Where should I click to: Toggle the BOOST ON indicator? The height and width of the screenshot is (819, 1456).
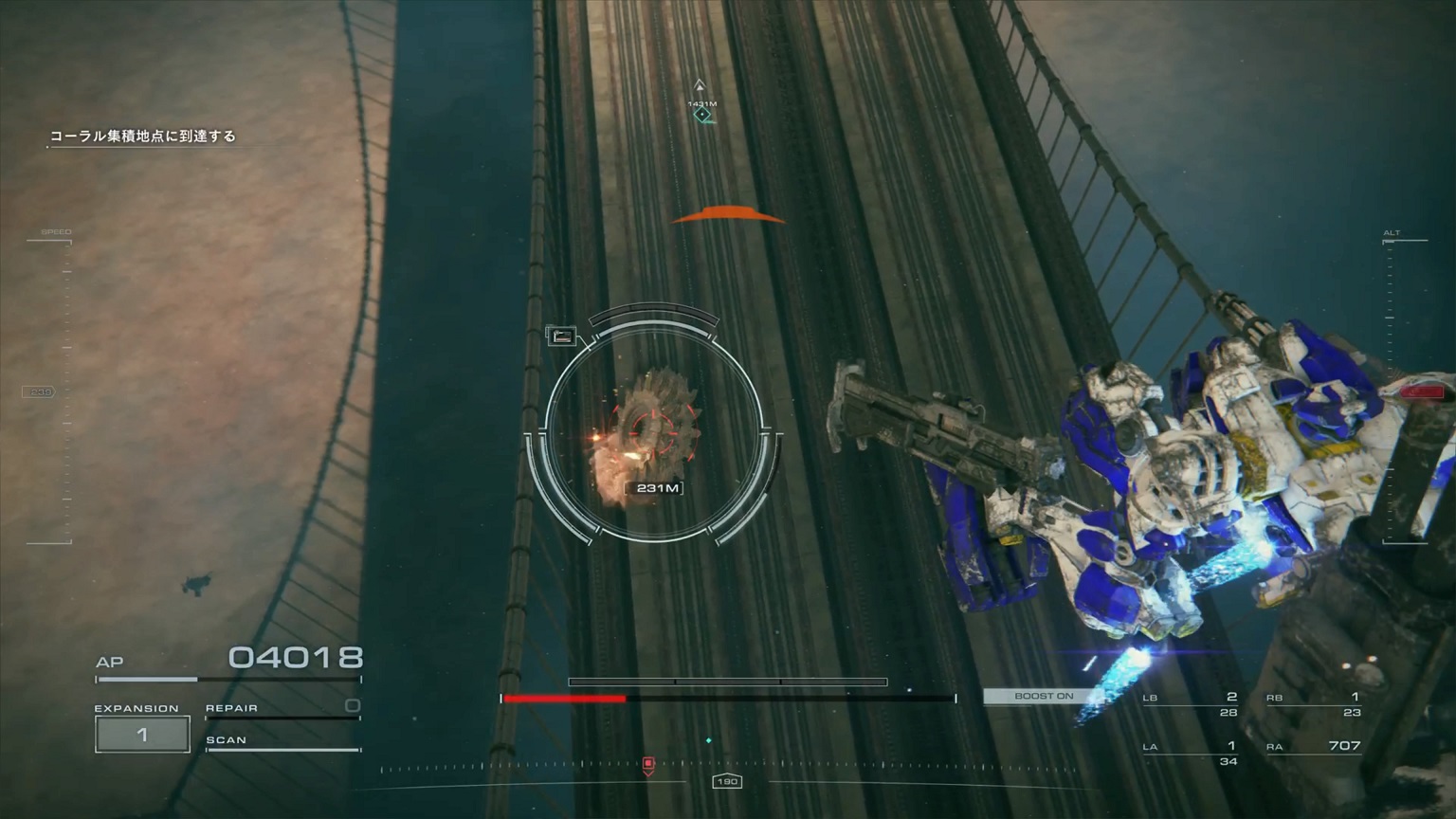[1043, 697]
